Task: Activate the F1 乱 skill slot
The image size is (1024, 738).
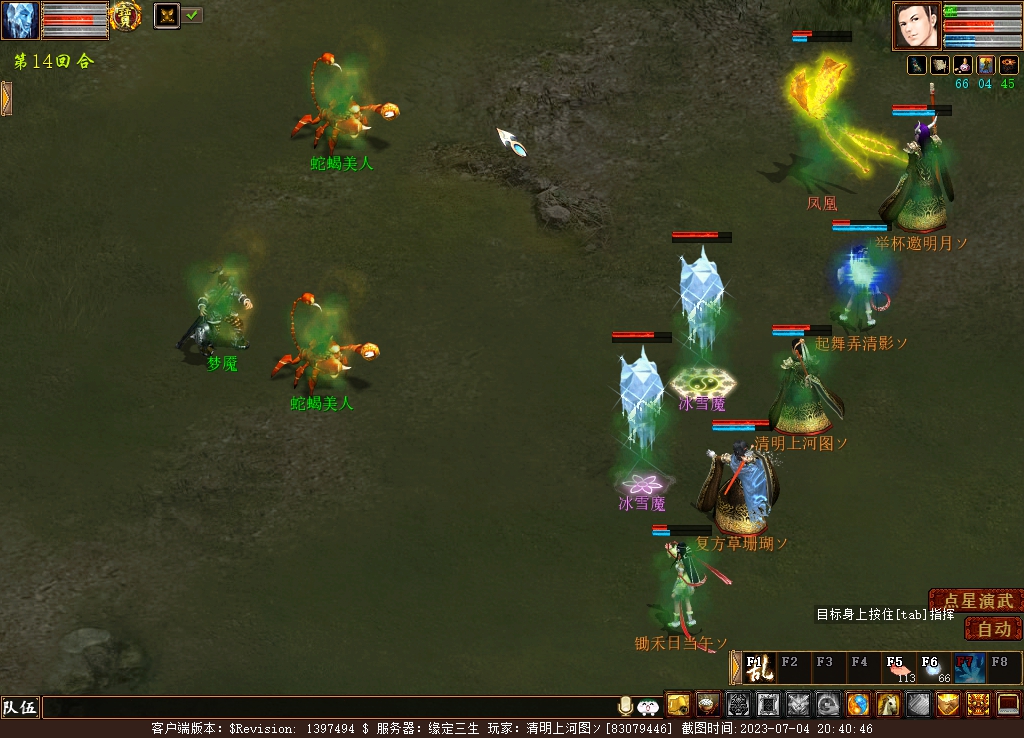Action: point(758,668)
